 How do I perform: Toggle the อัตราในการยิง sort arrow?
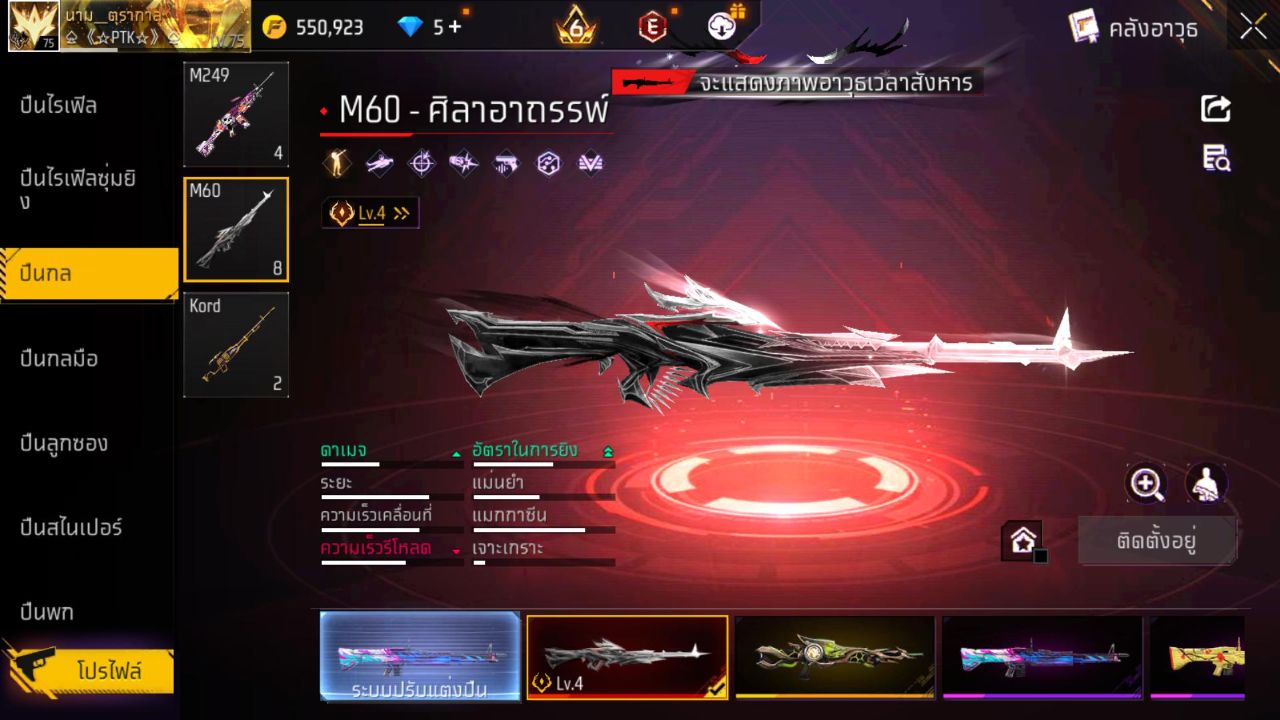click(608, 450)
